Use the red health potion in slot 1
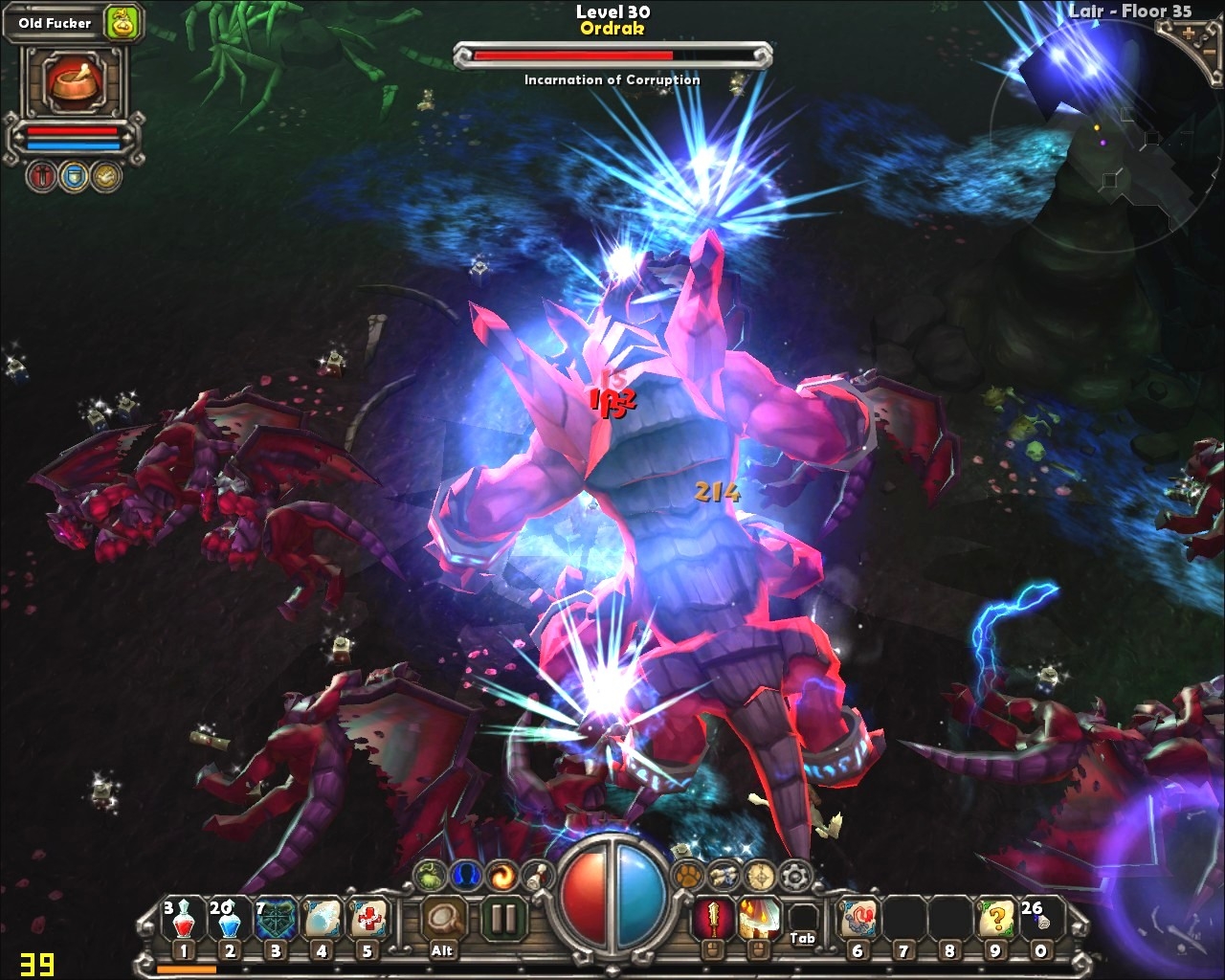 pos(183,919)
